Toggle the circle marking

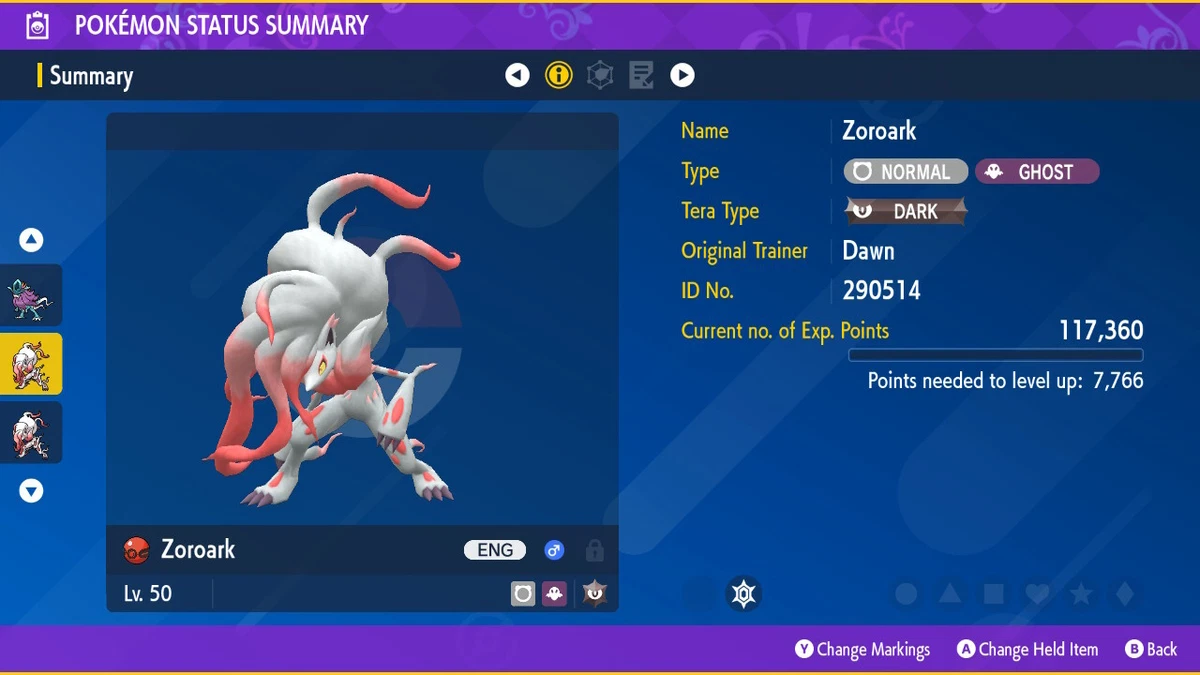(906, 594)
